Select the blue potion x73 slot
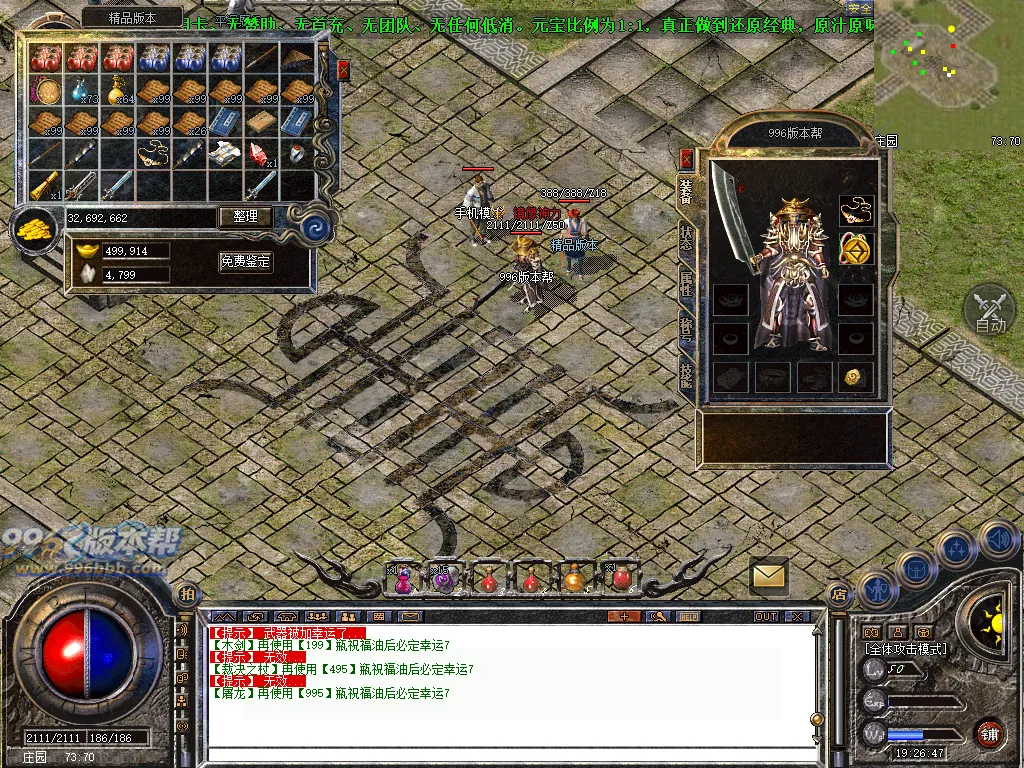1024x768 pixels. click(82, 92)
